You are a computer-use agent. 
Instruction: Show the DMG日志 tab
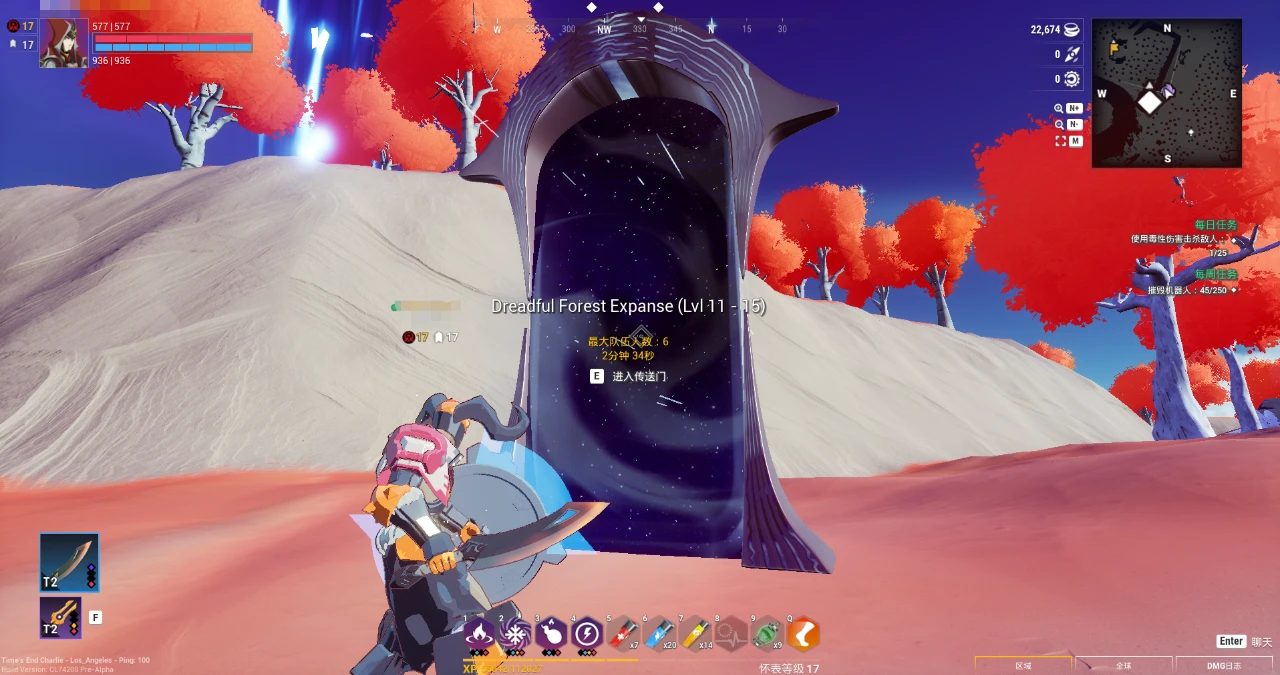[1223, 665]
